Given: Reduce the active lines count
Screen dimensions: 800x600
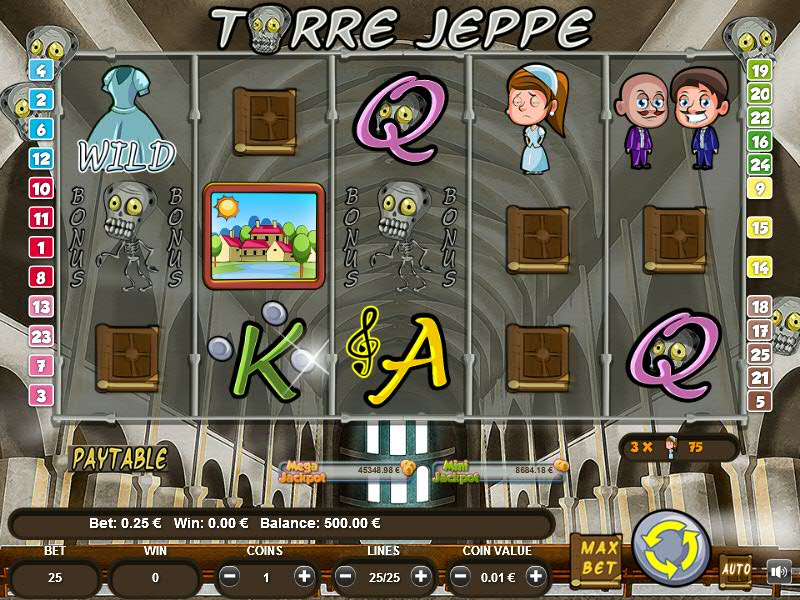Looking at the screenshot, I should click(346, 577).
